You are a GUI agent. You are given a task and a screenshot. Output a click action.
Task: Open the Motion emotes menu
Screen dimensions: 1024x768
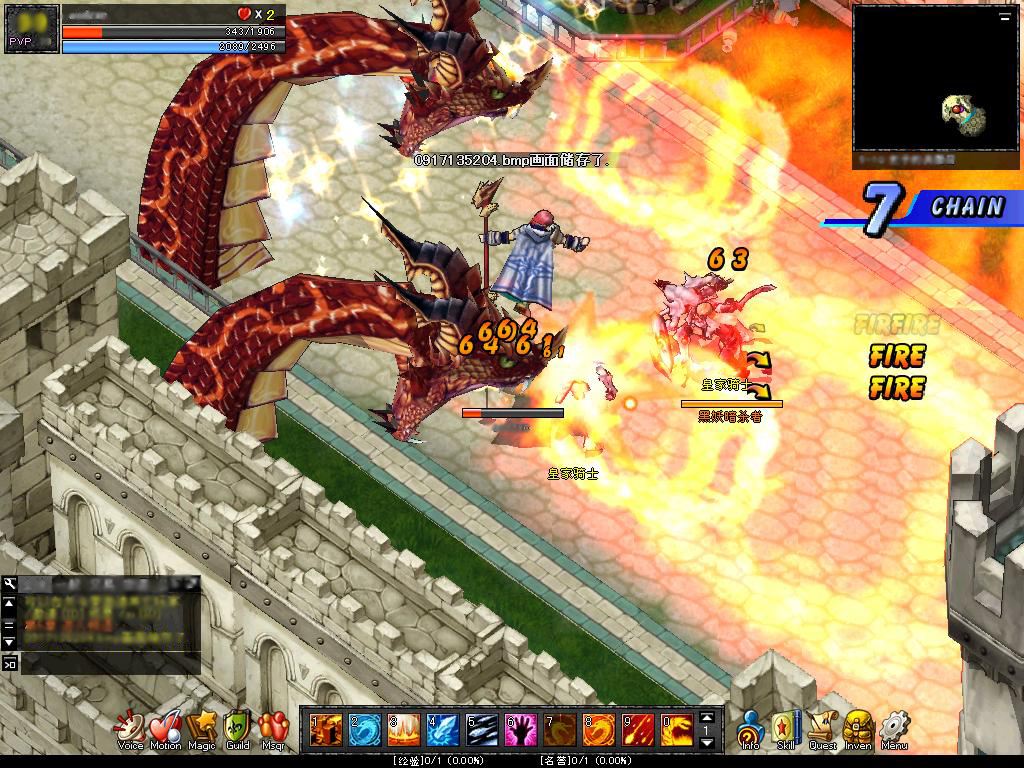(165, 727)
